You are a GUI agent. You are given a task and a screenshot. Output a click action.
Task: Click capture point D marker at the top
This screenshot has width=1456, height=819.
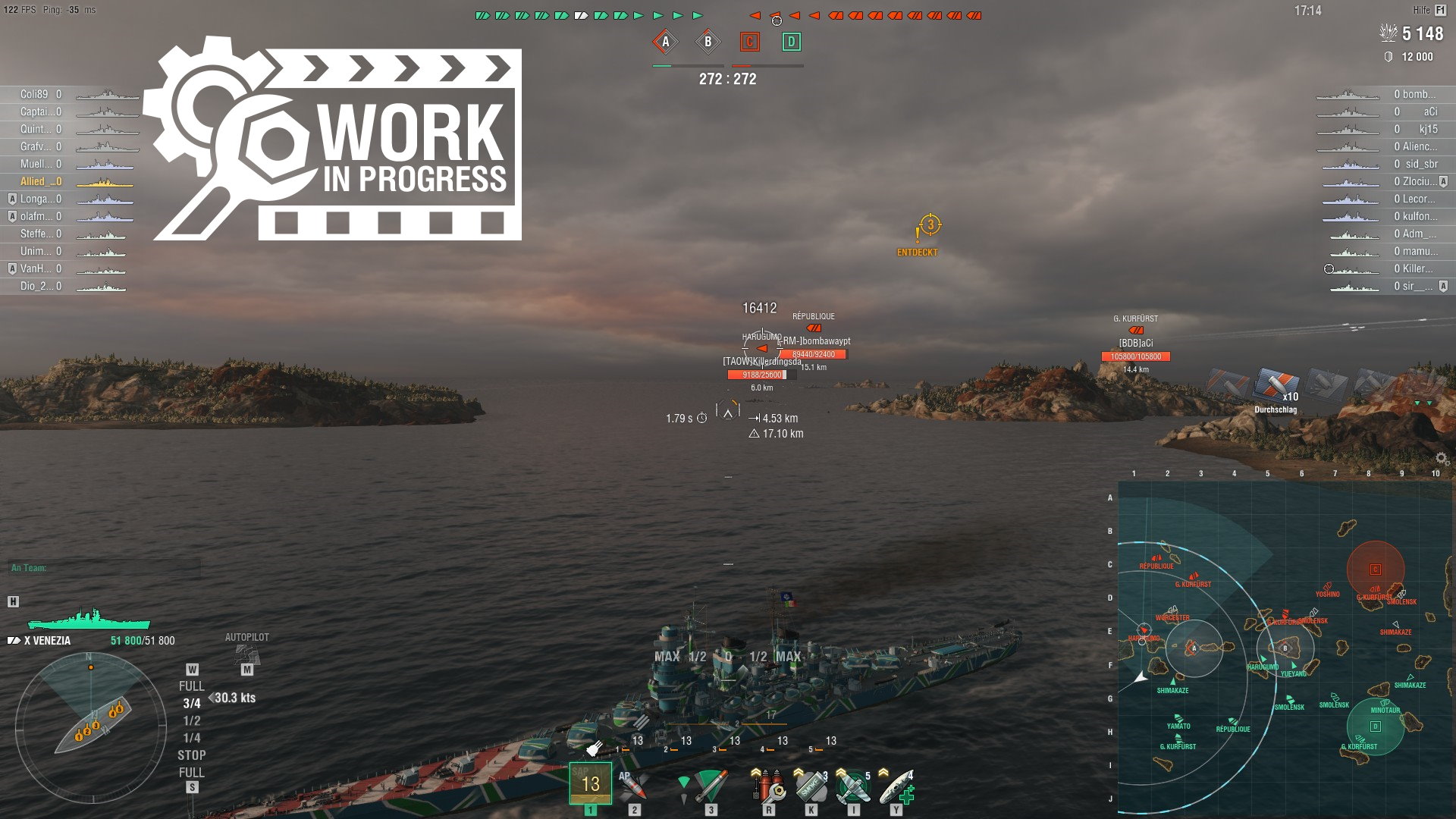click(x=791, y=43)
